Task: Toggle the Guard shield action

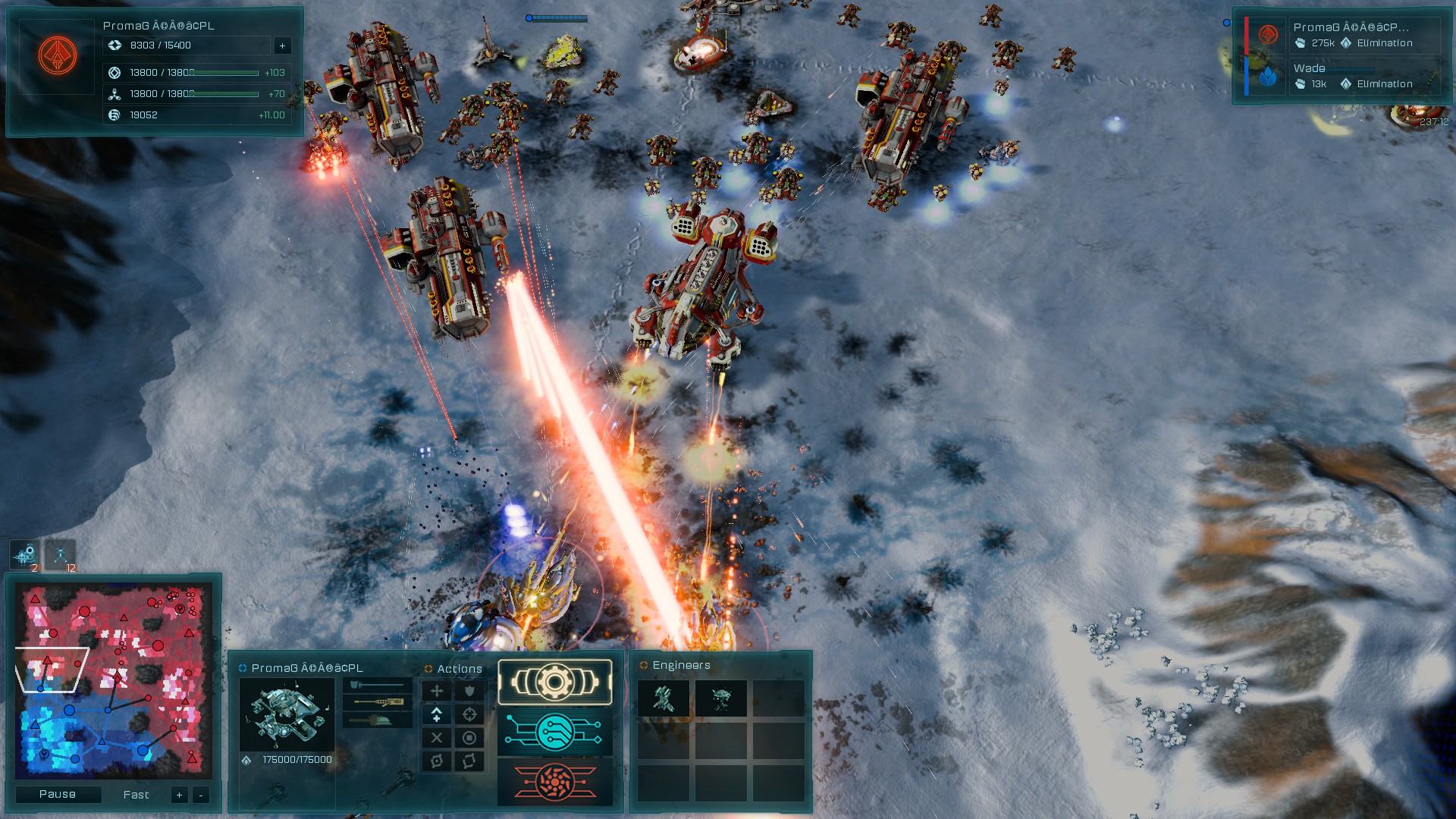Action: (x=470, y=691)
